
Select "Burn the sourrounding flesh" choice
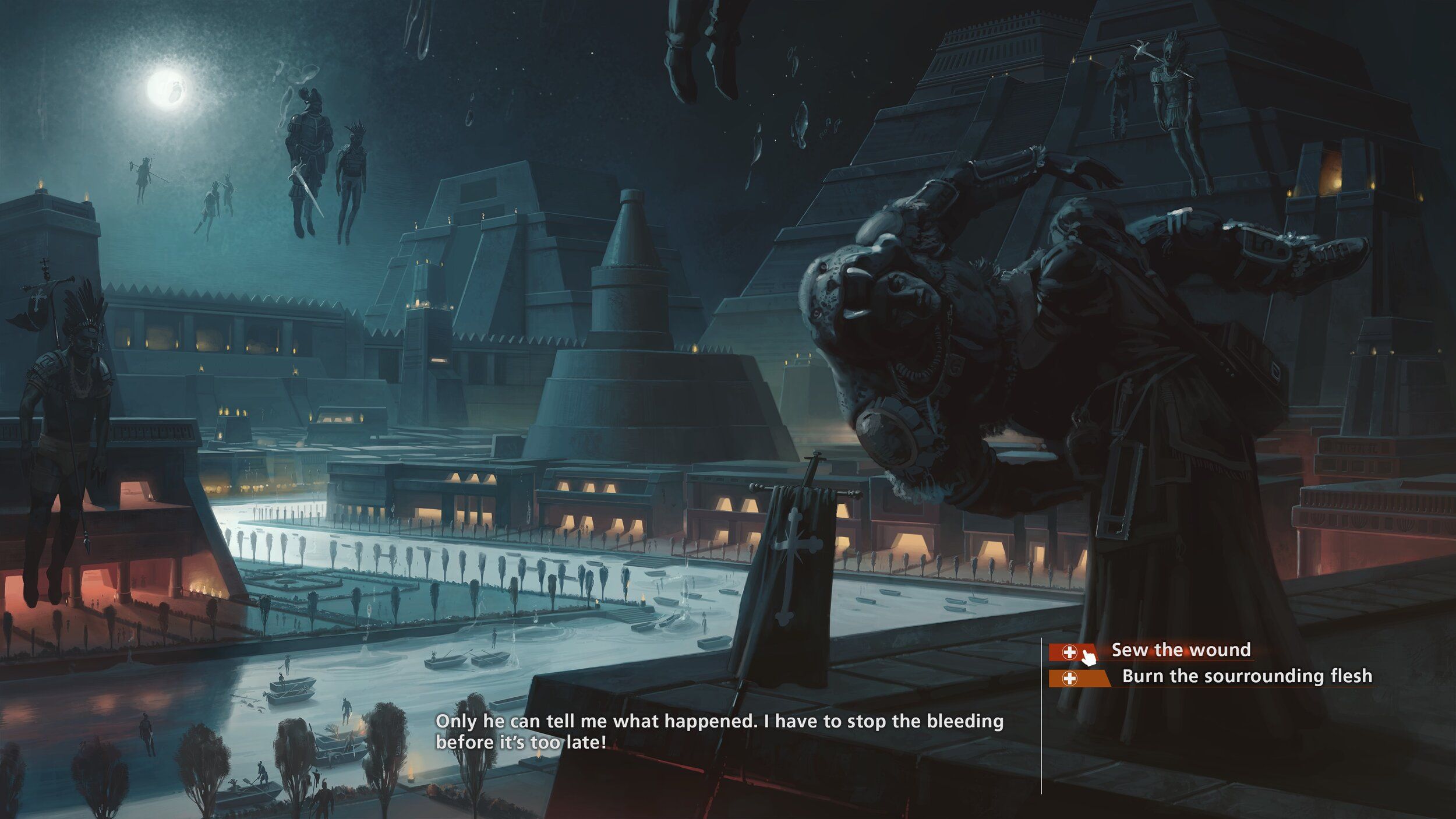(x=1246, y=676)
